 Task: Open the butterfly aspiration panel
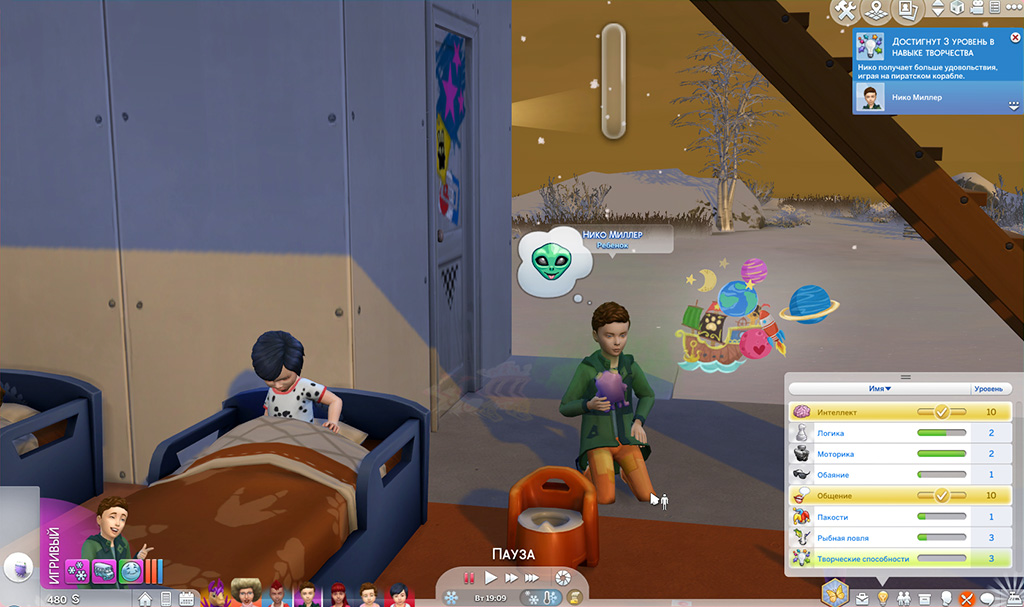point(834,592)
